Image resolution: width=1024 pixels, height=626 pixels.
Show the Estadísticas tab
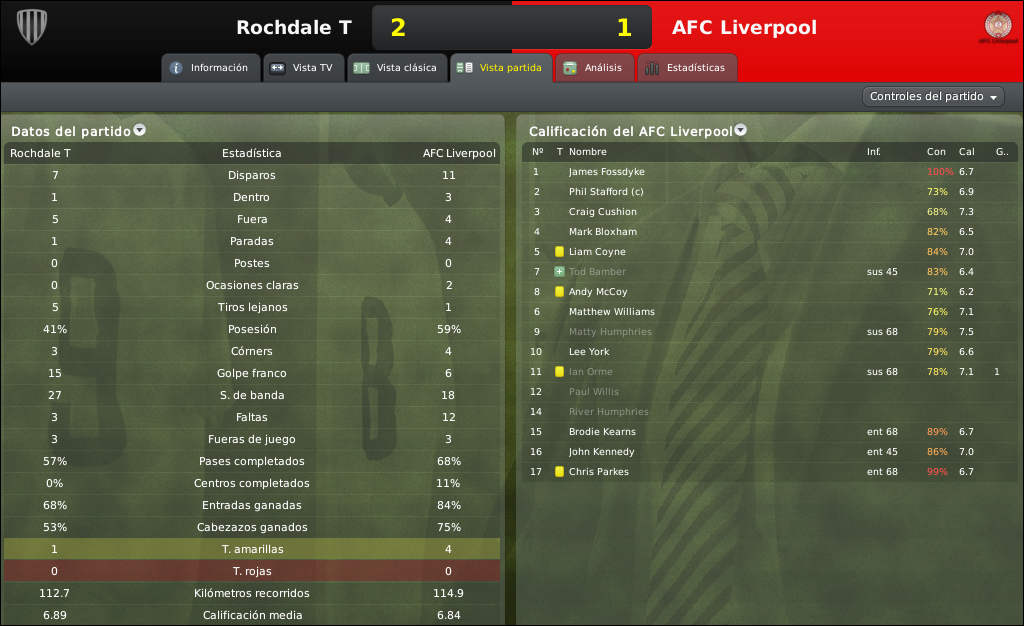[686, 68]
